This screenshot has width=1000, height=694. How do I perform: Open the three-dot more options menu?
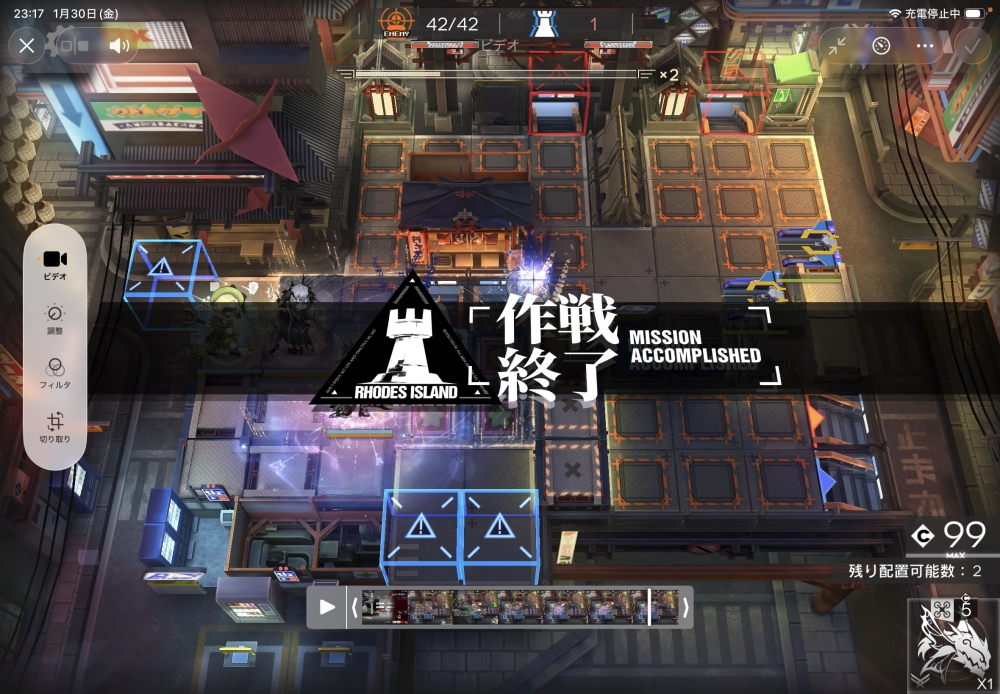925,45
